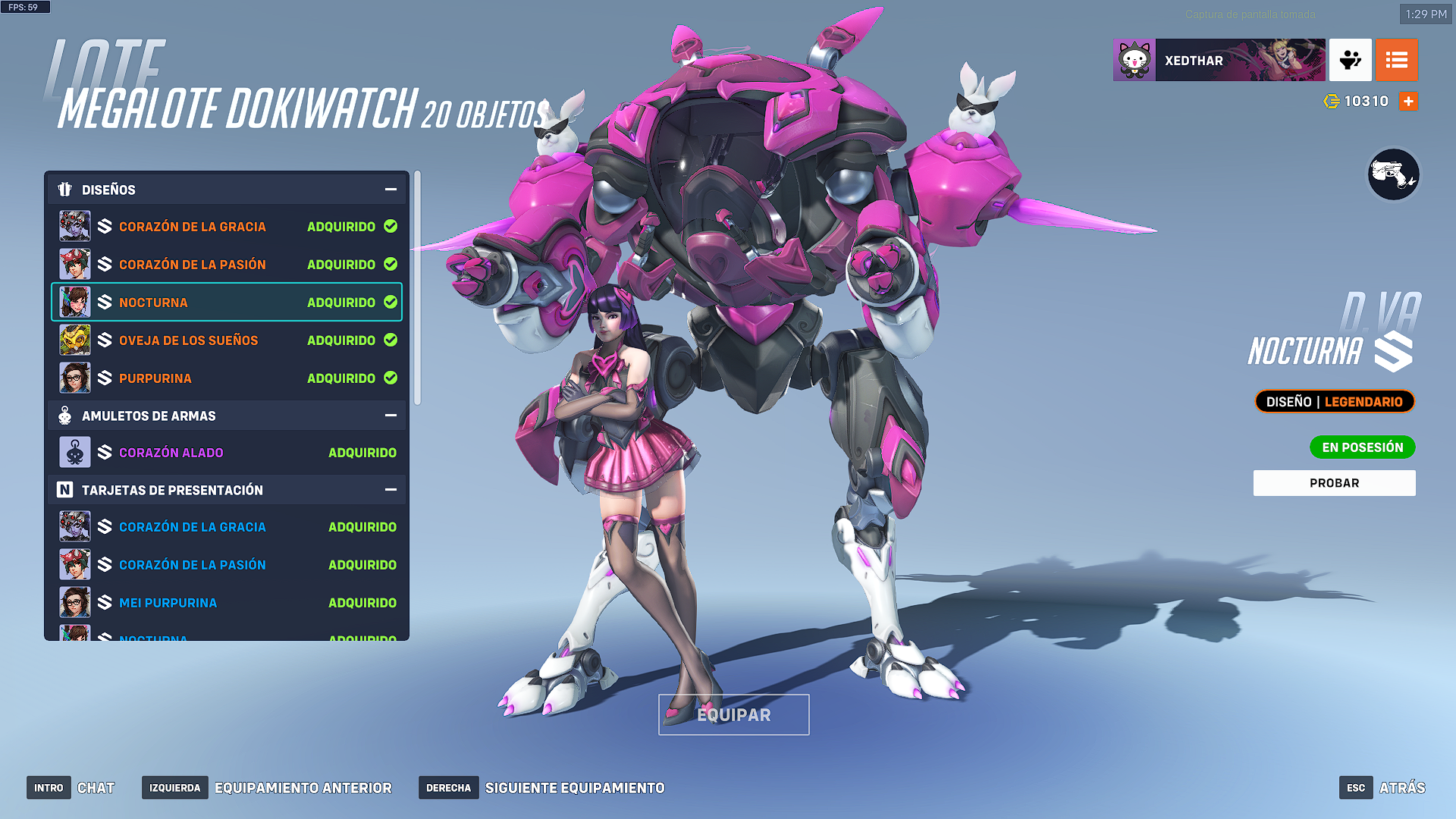
Task: Select the Nocturna skin in Diseños
Action: click(x=227, y=303)
